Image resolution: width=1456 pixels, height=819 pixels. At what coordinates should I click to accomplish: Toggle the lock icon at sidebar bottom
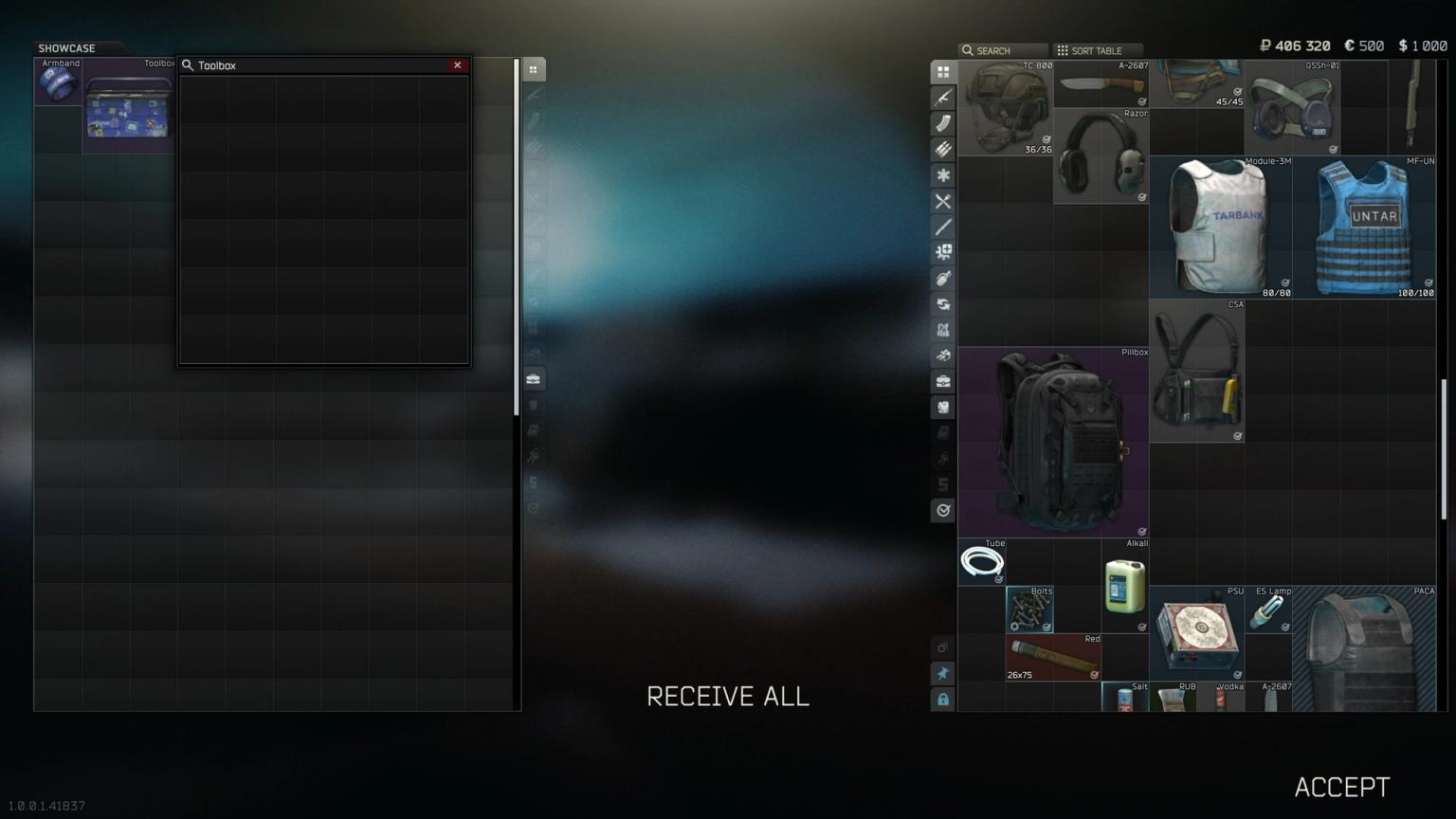point(943,700)
